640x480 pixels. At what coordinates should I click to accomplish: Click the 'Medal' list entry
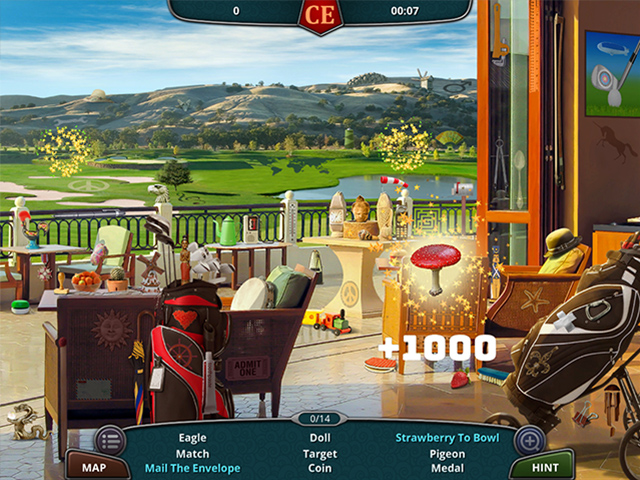447,468
